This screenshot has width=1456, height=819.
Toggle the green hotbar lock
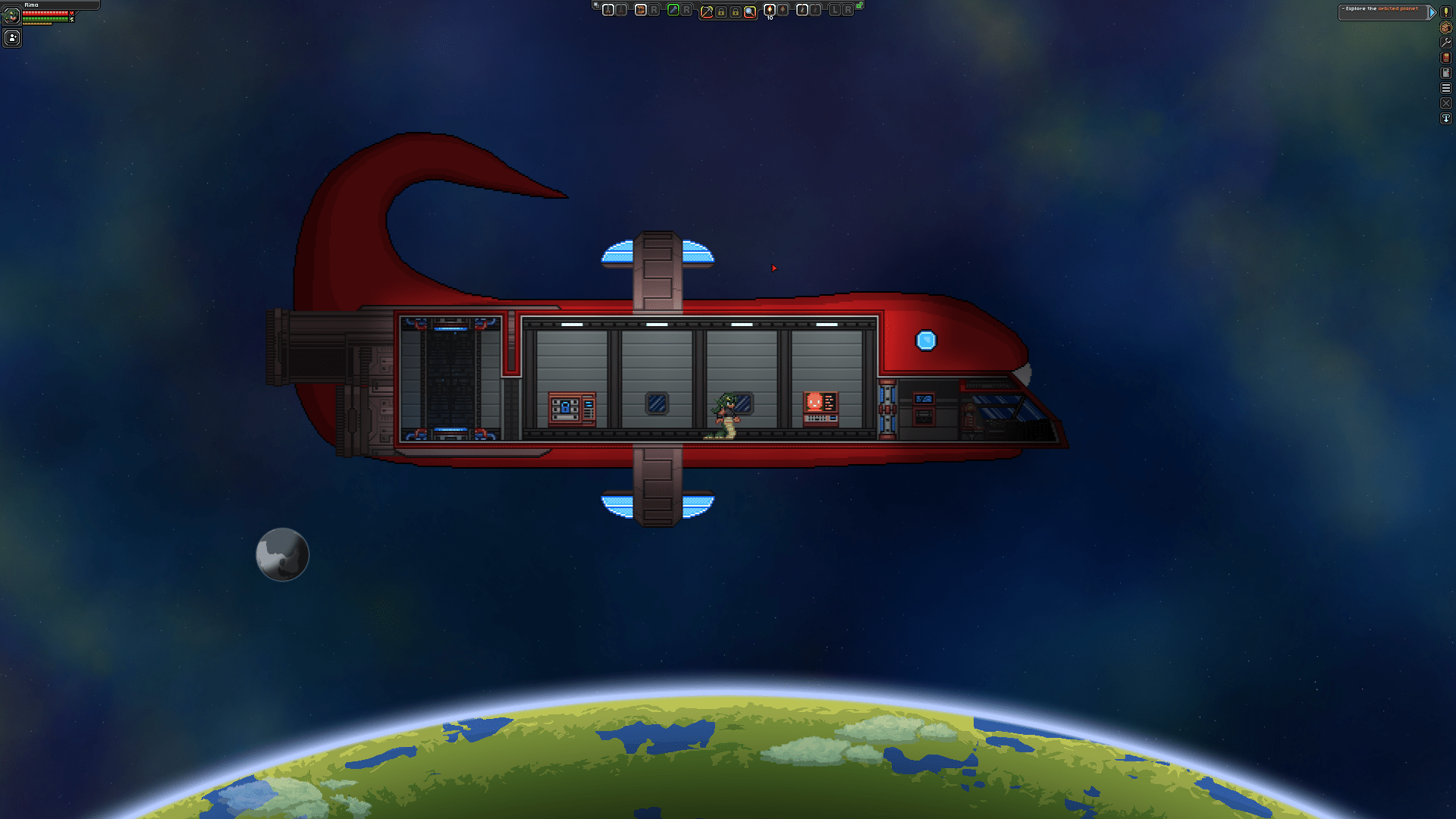point(860,6)
